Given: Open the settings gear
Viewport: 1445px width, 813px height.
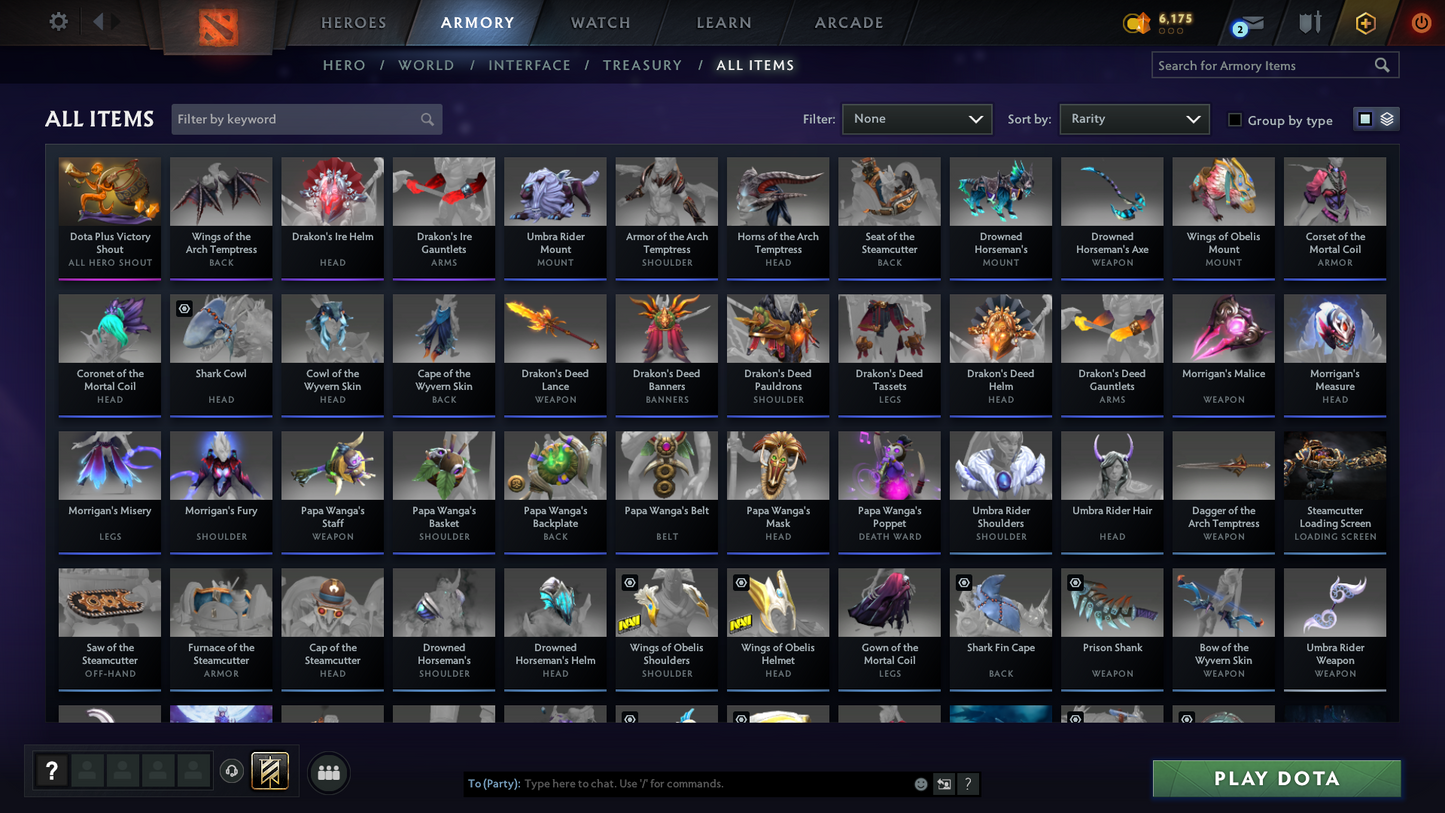Looking at the screenshot, I should click(58, 21).
